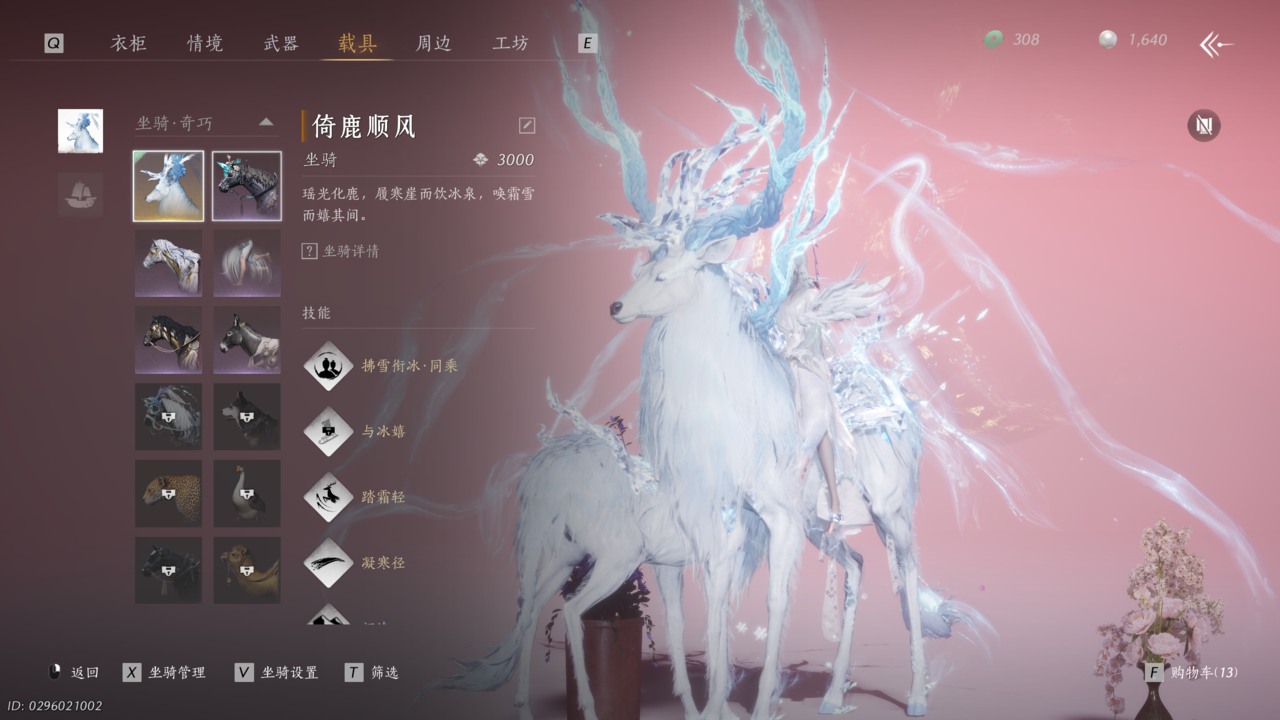Choose the black armored horse mount
This screenshot has height=720, width=1280.
pos(246,186)
